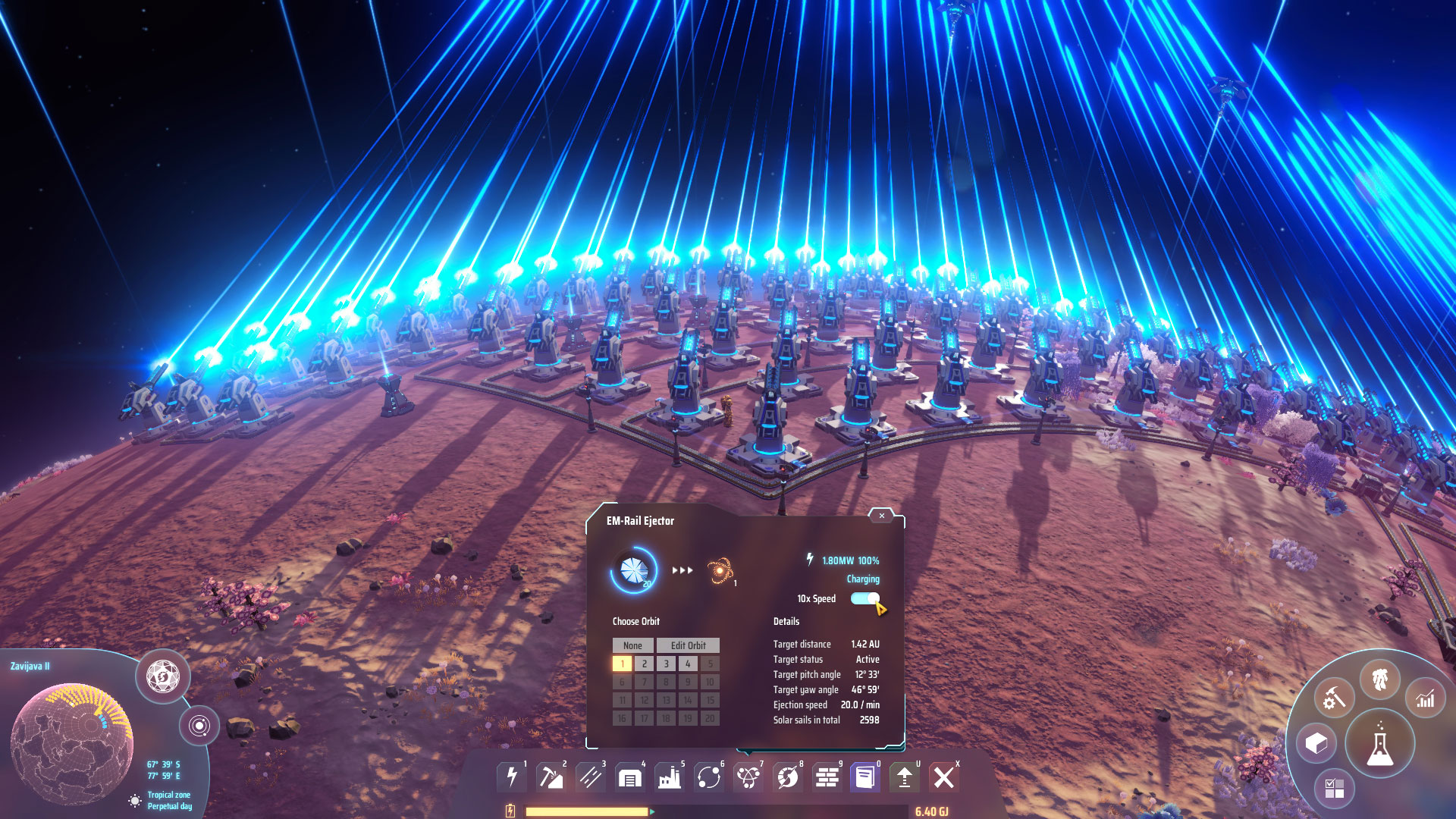This screenshot has width=1456, height=819.
Task: Click the solar sail input slot
Action: coord(634,570)
